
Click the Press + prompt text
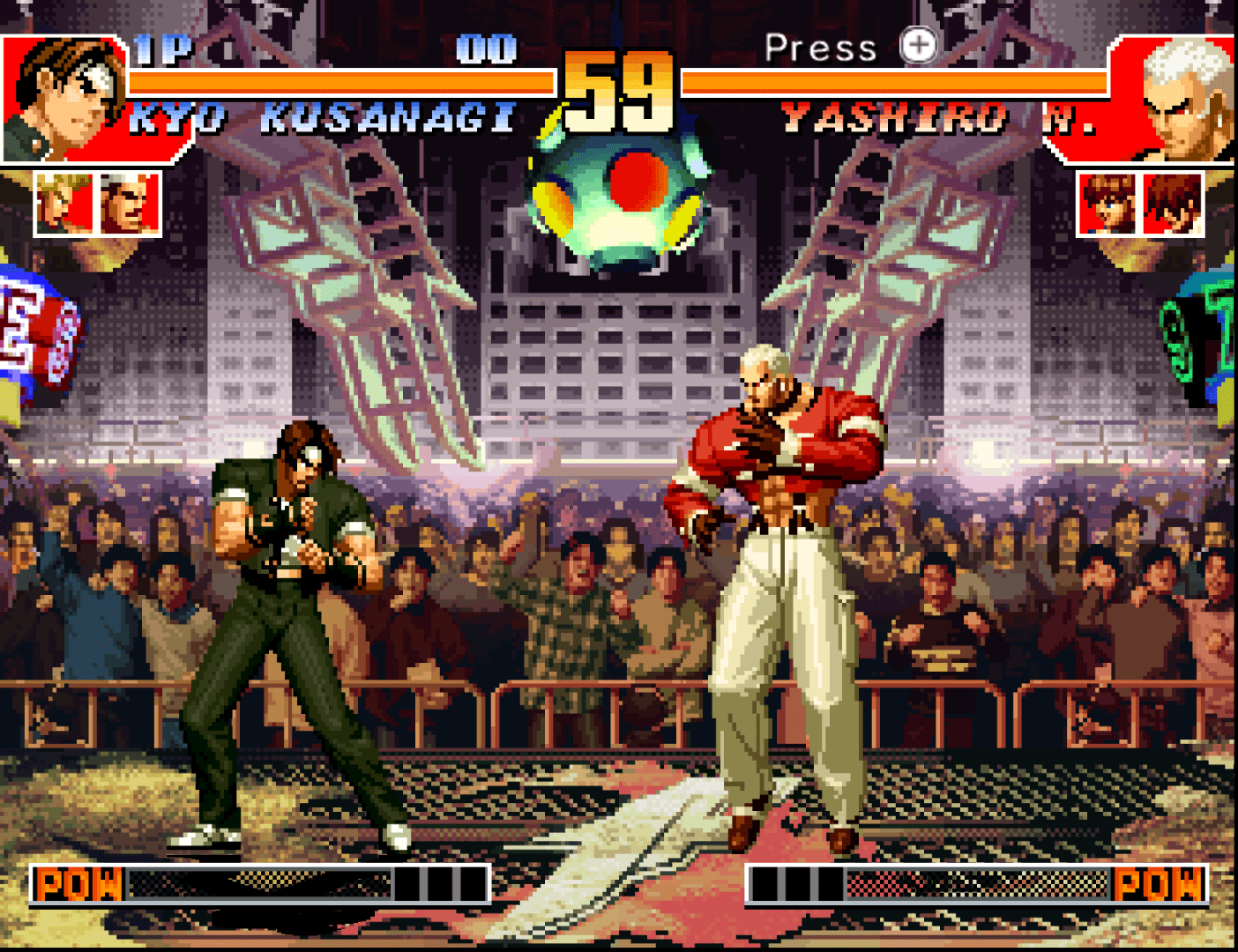coord(820,48)
